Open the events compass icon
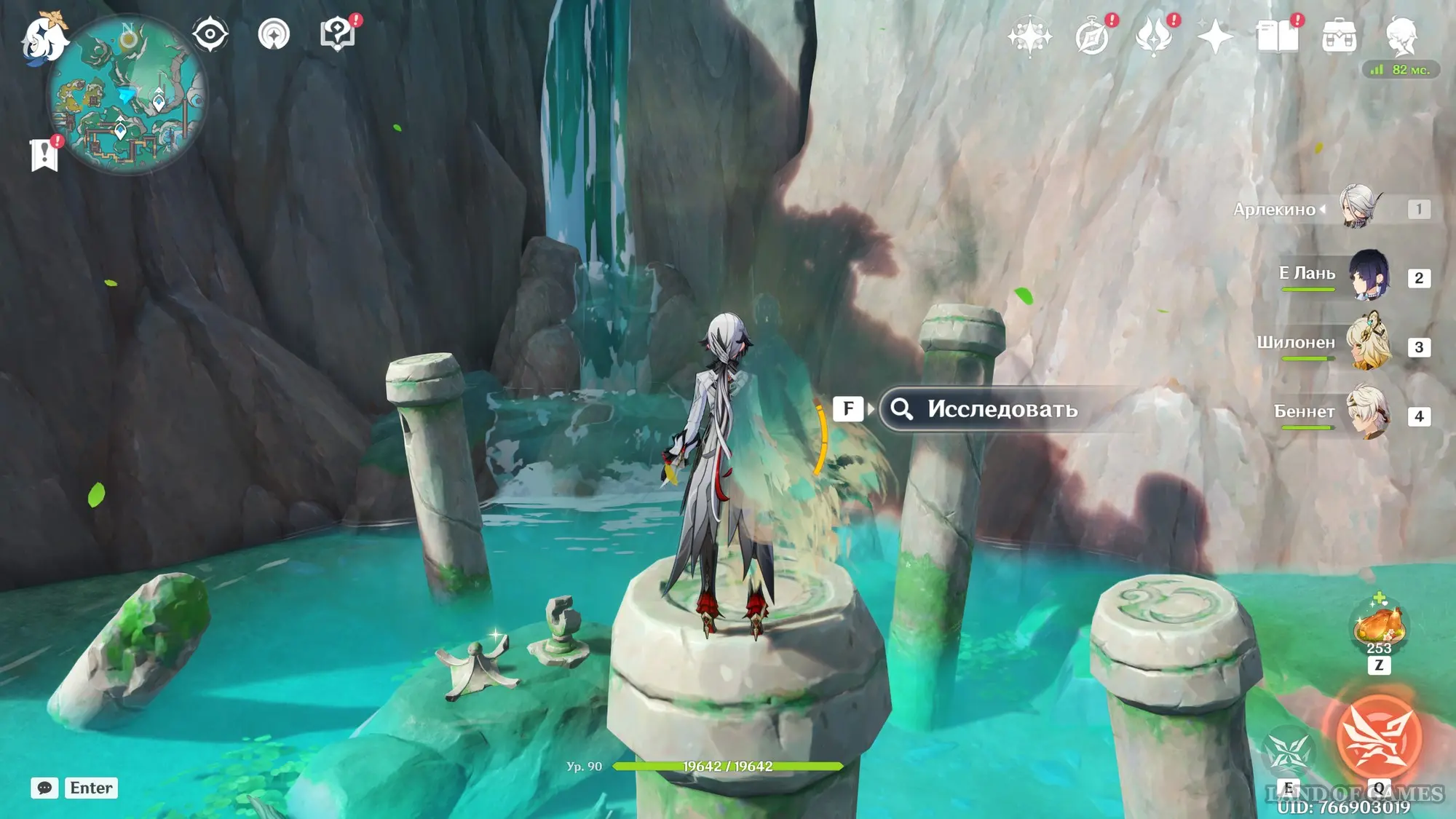Image resolution: width=1456 pixels, height=819 pixels. tap(1092, 36)
